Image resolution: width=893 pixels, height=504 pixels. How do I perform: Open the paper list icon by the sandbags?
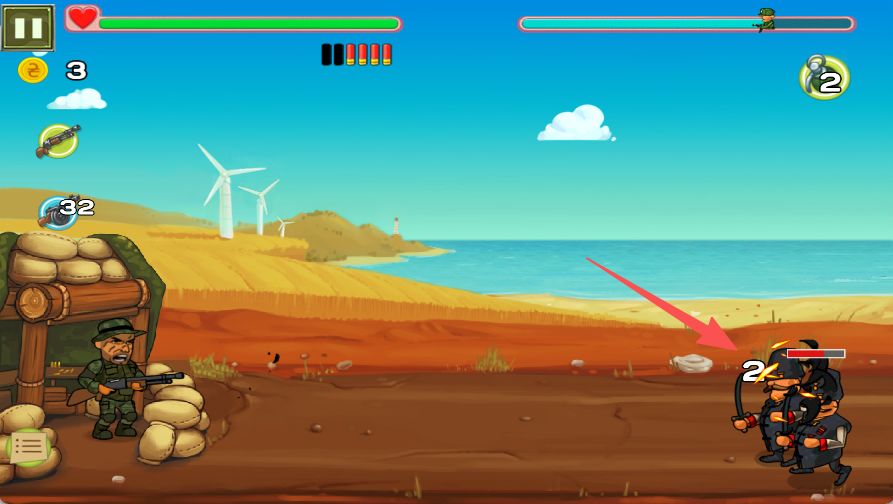29,447
